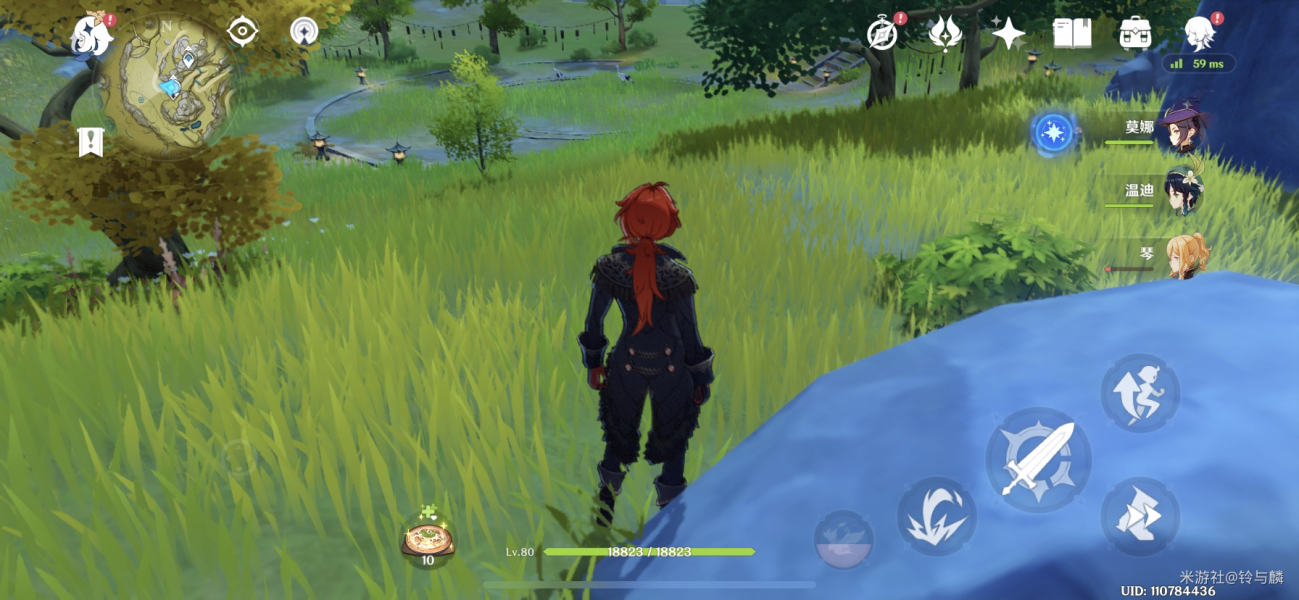
Task: Open the character profile icon
Action: click(x=1199, y=35)
